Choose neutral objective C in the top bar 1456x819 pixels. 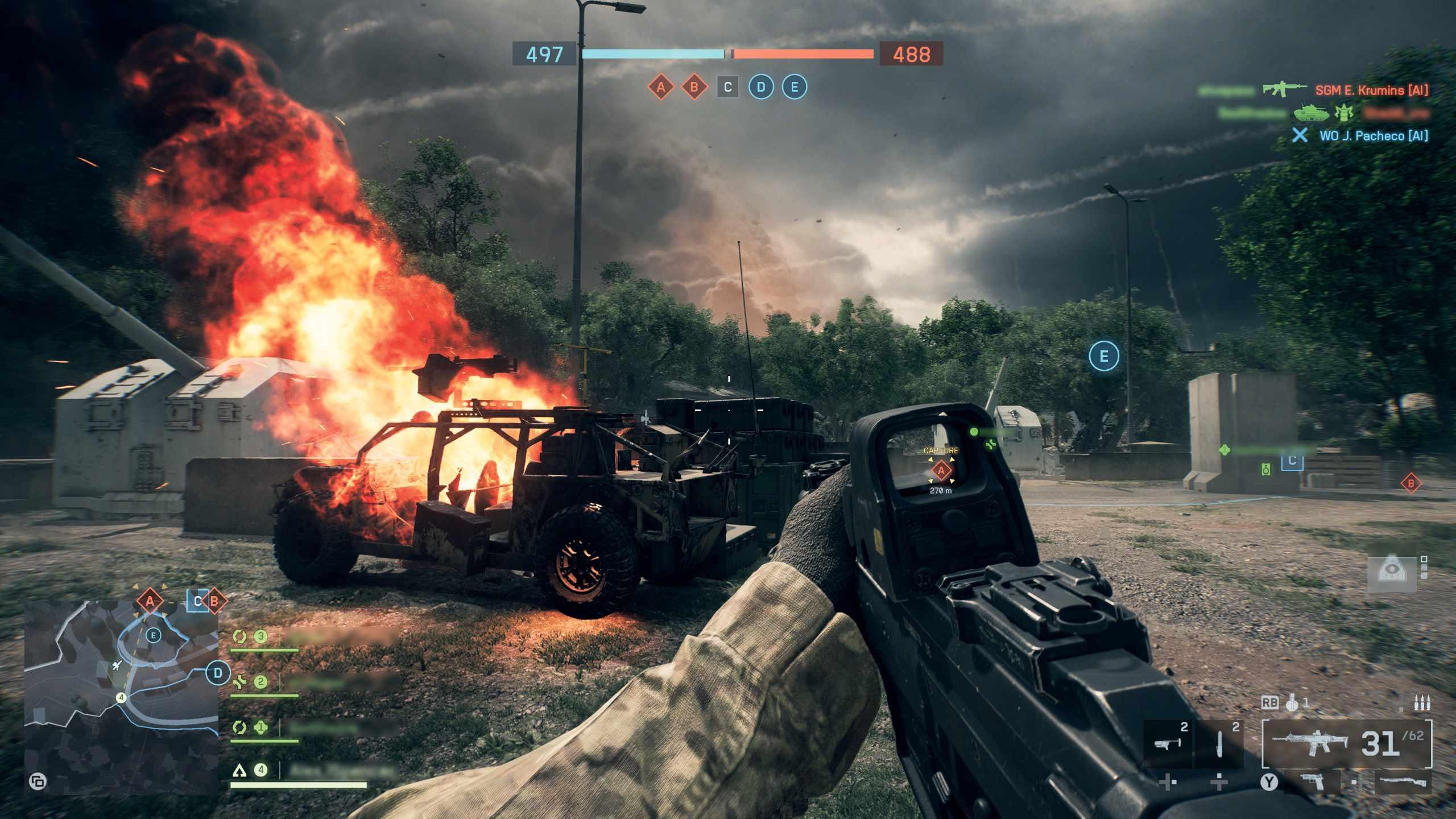pos(727,87)
